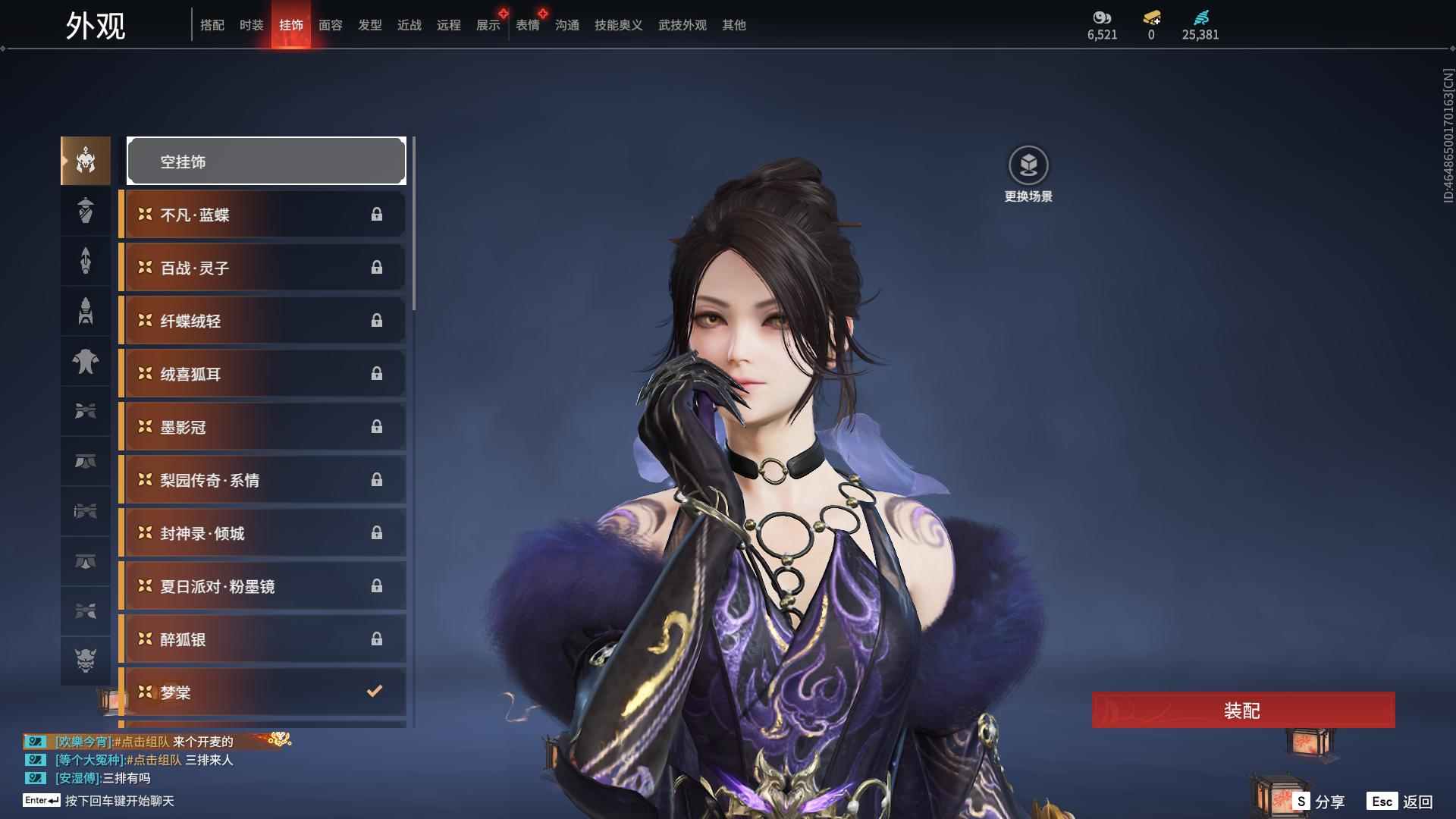Switch to the 表情 tab
Screen dimensions: 1456x819
[x=527, y=25]
